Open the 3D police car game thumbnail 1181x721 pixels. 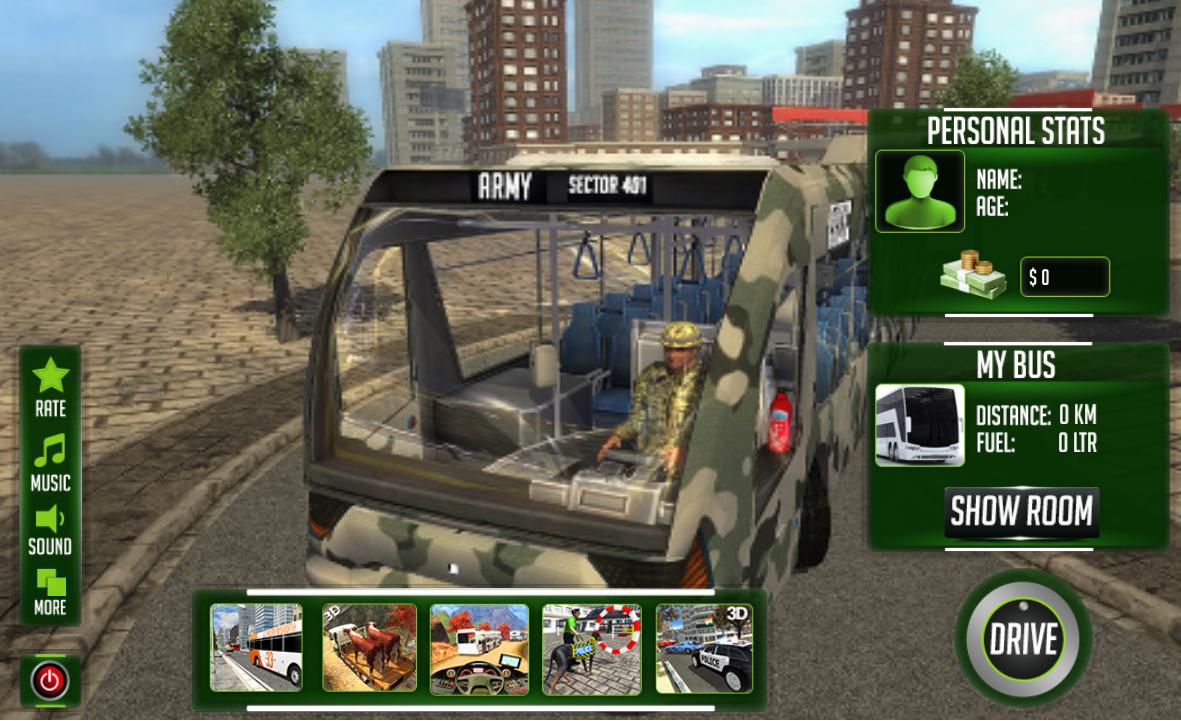(x=704, y=648)
